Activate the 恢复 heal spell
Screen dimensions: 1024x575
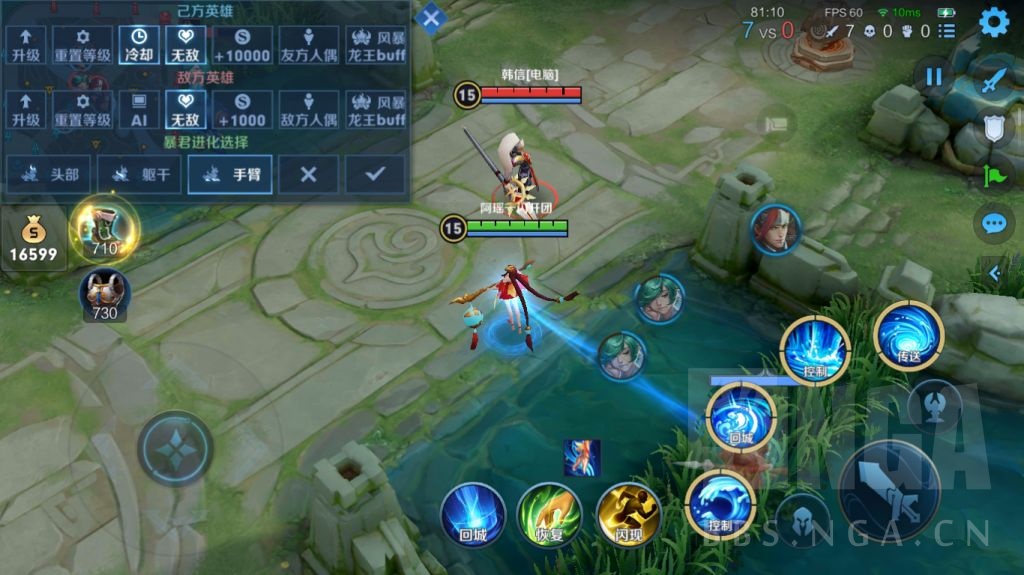tap(549, 514)
